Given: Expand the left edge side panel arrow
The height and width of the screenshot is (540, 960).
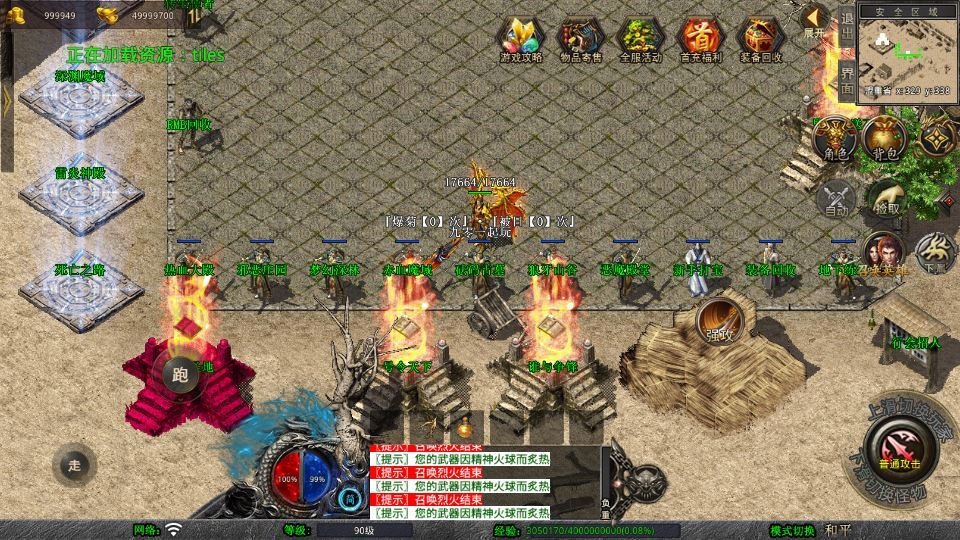Looking at the screenshot, I should [6, 100].
